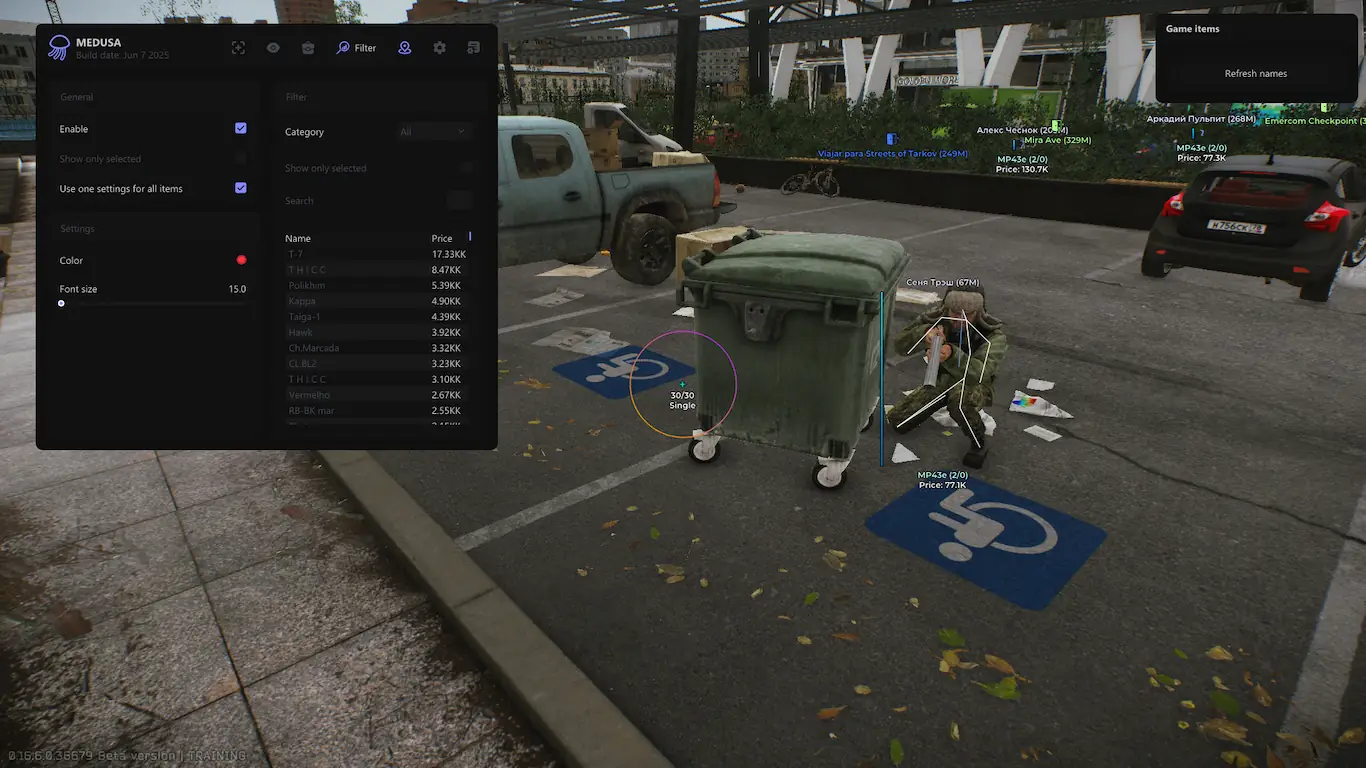Select the T-7 item row

click(x=376, y=254)
